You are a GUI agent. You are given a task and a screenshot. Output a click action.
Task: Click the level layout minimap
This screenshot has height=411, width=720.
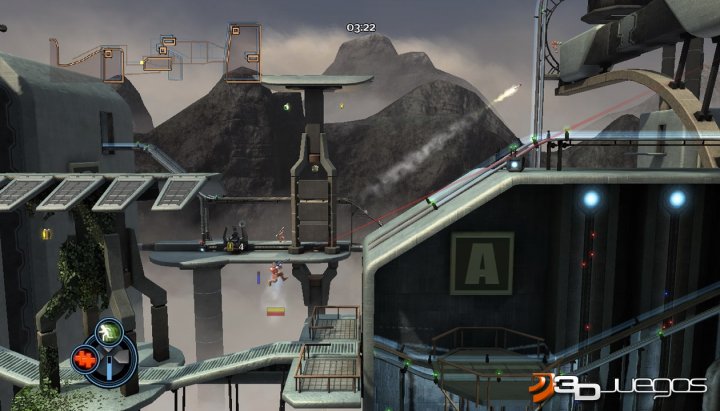tap(157, 52)
